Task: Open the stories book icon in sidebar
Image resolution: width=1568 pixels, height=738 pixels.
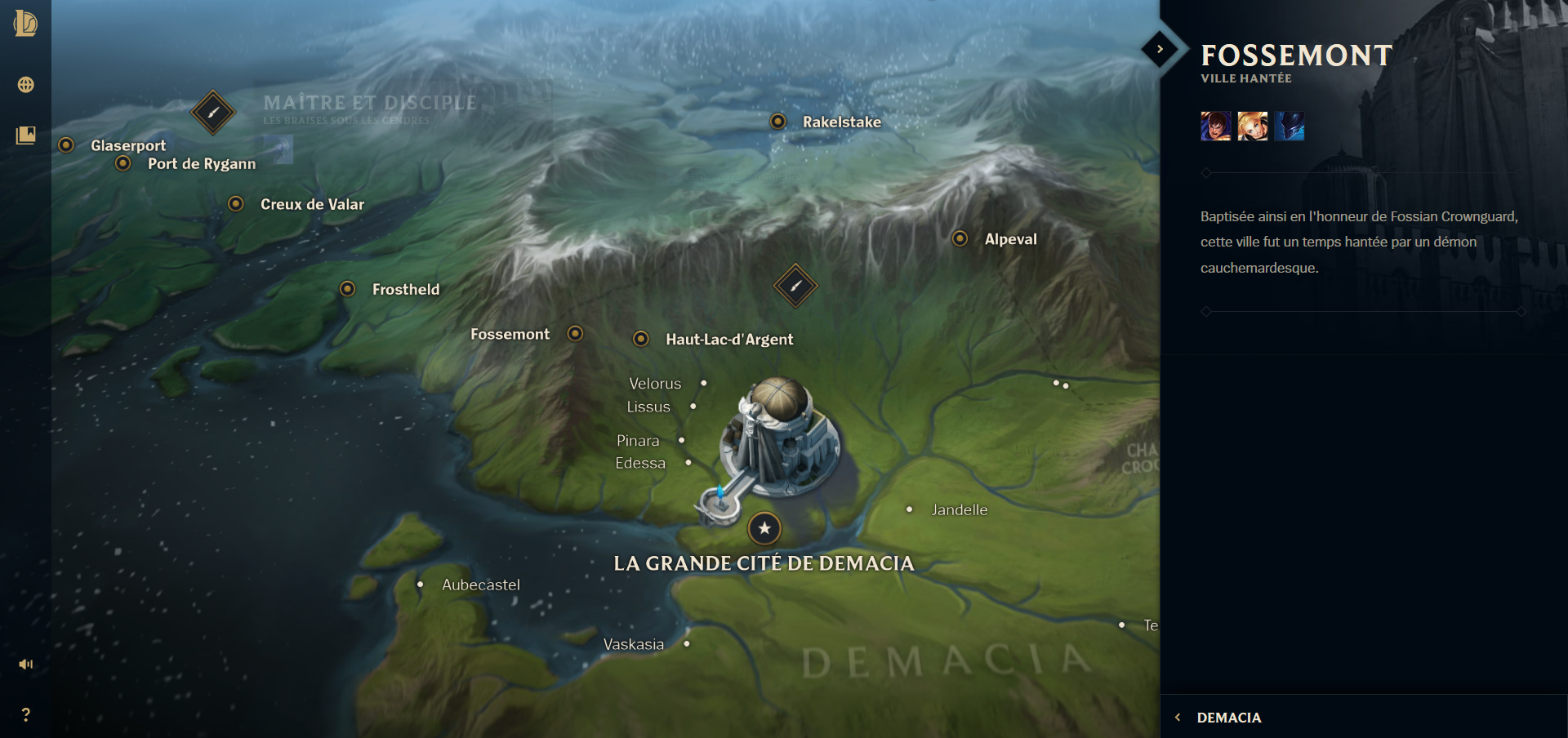Action: click(x=25, y=136)
